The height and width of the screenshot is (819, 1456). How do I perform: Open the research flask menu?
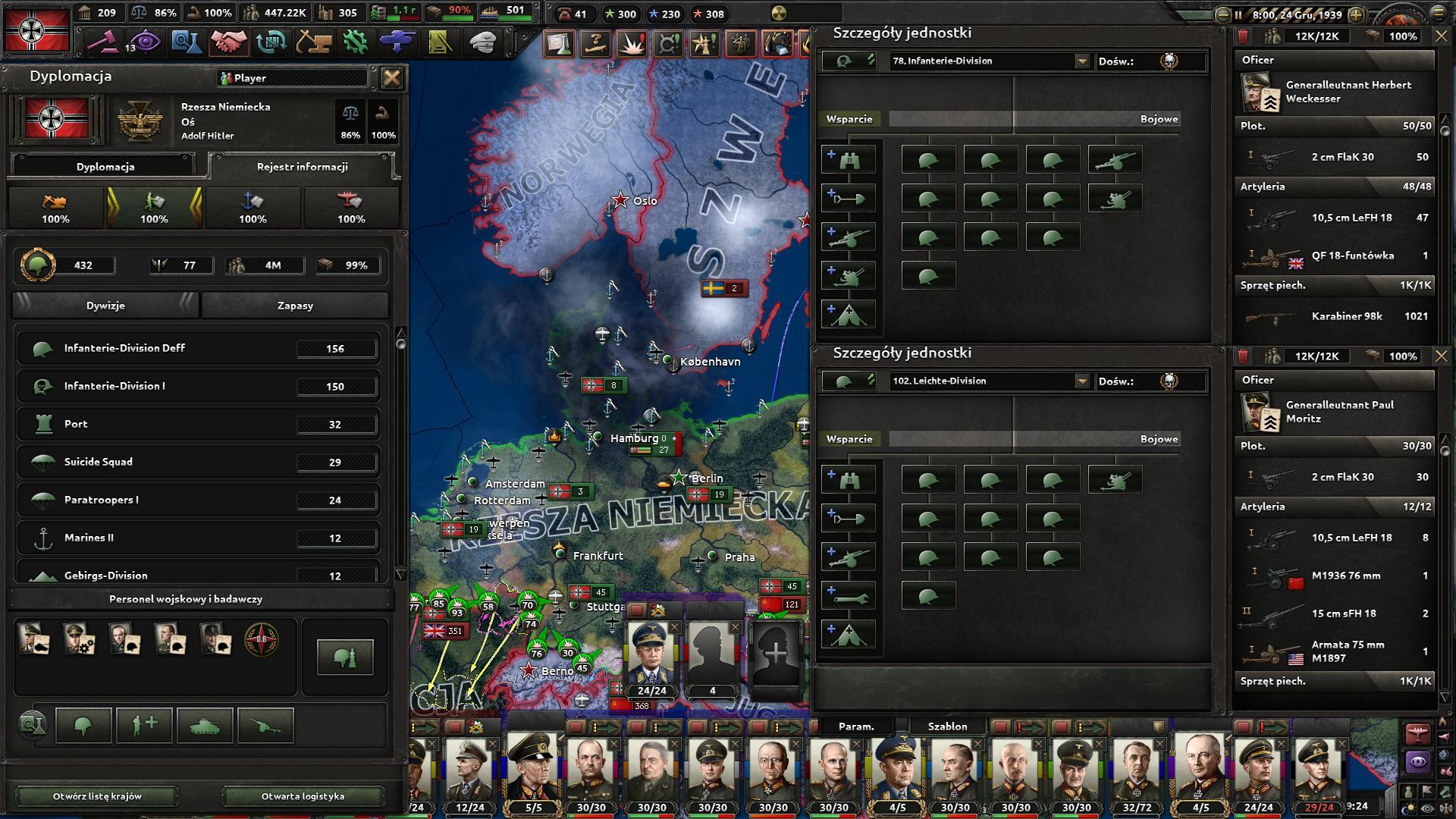pos(185,42)
